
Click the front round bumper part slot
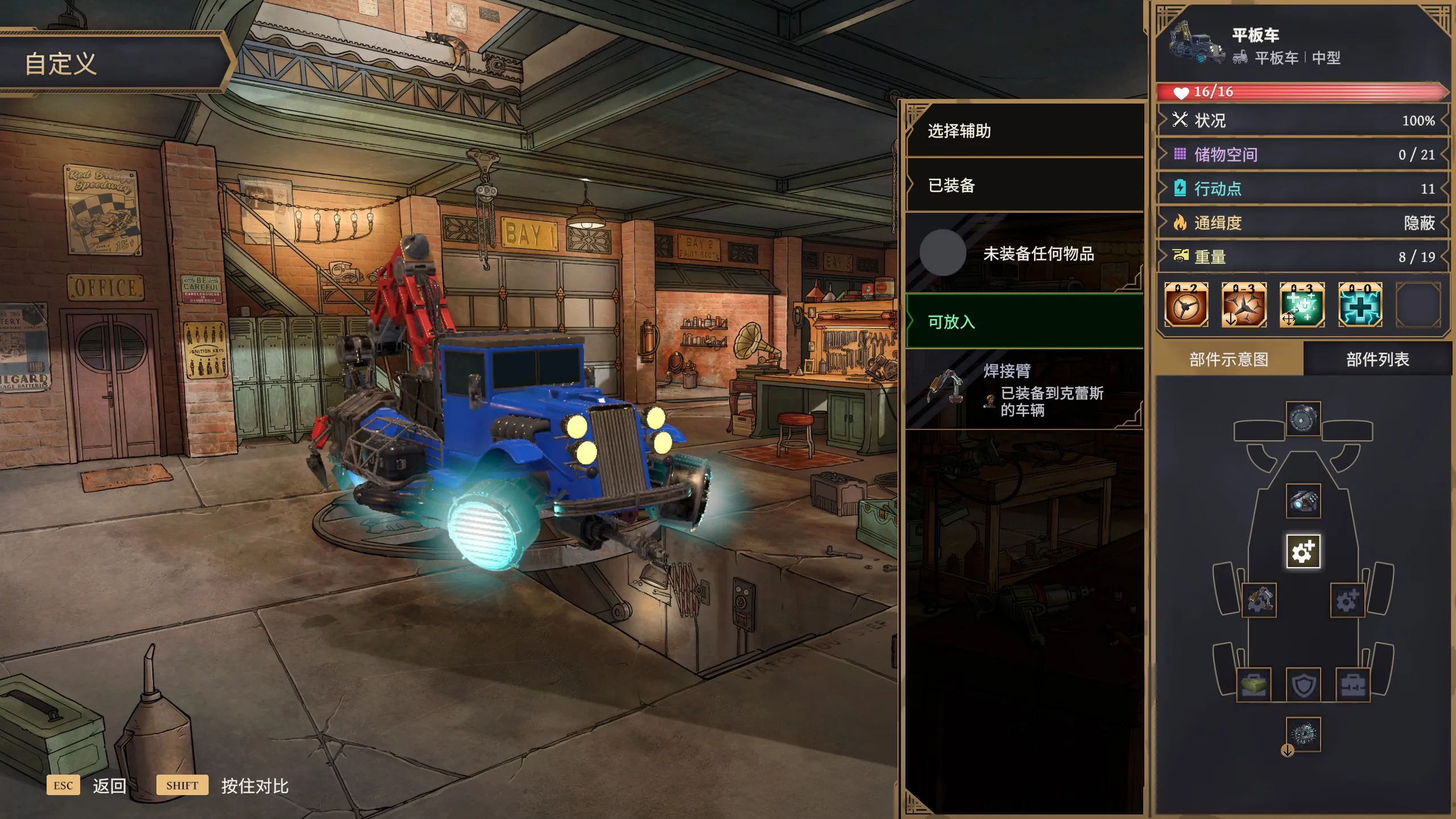click(1303, 419)
